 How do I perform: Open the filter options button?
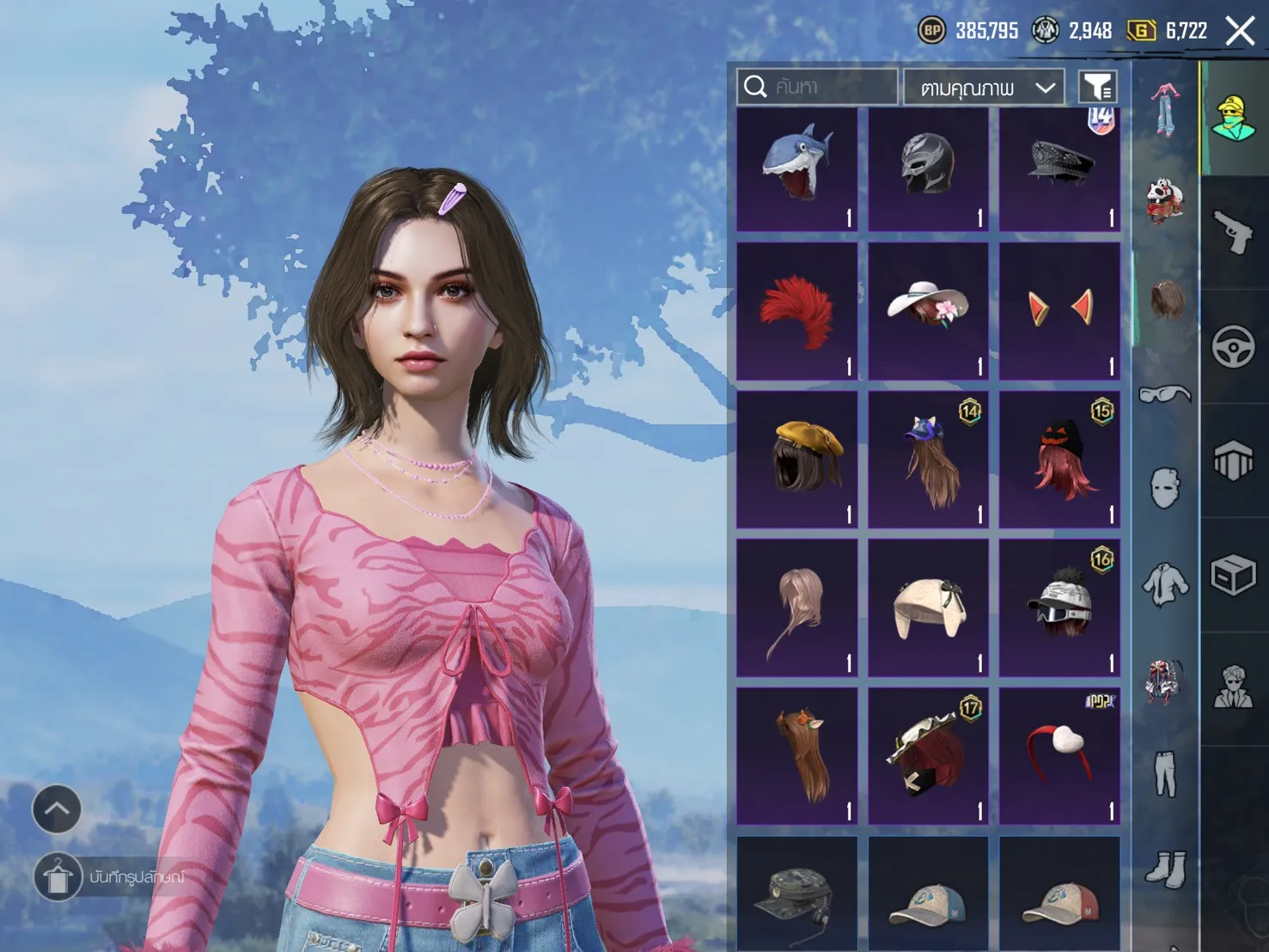pos(1097,87)
